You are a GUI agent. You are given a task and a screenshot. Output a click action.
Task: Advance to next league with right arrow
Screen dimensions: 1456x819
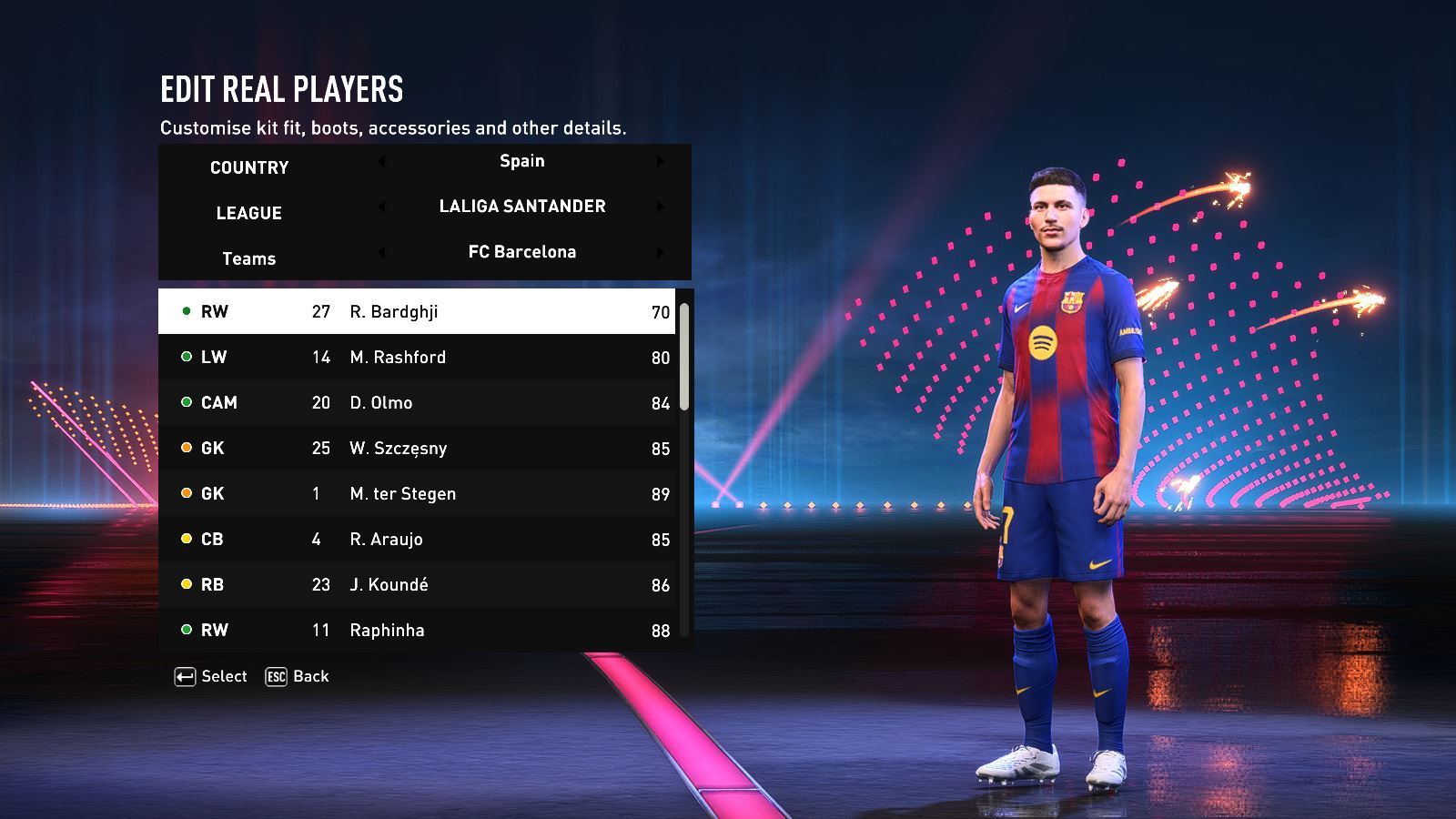coord(661,207)
